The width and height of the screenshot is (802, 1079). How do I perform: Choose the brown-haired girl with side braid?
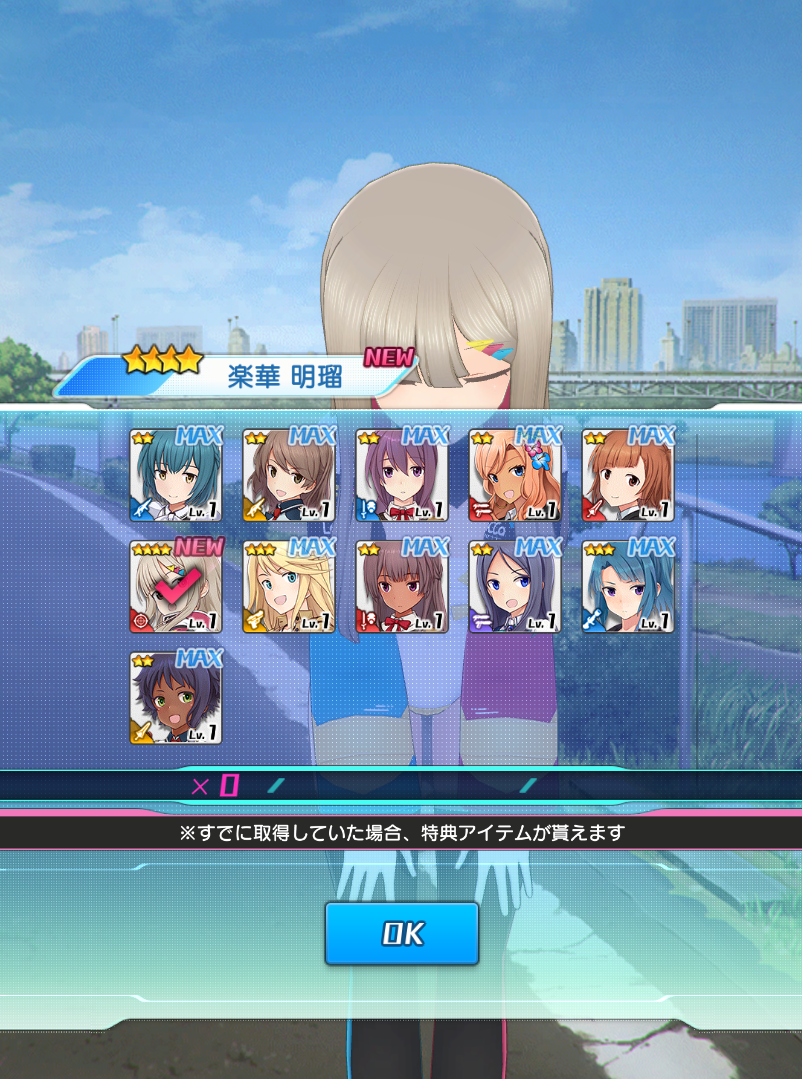289,476
